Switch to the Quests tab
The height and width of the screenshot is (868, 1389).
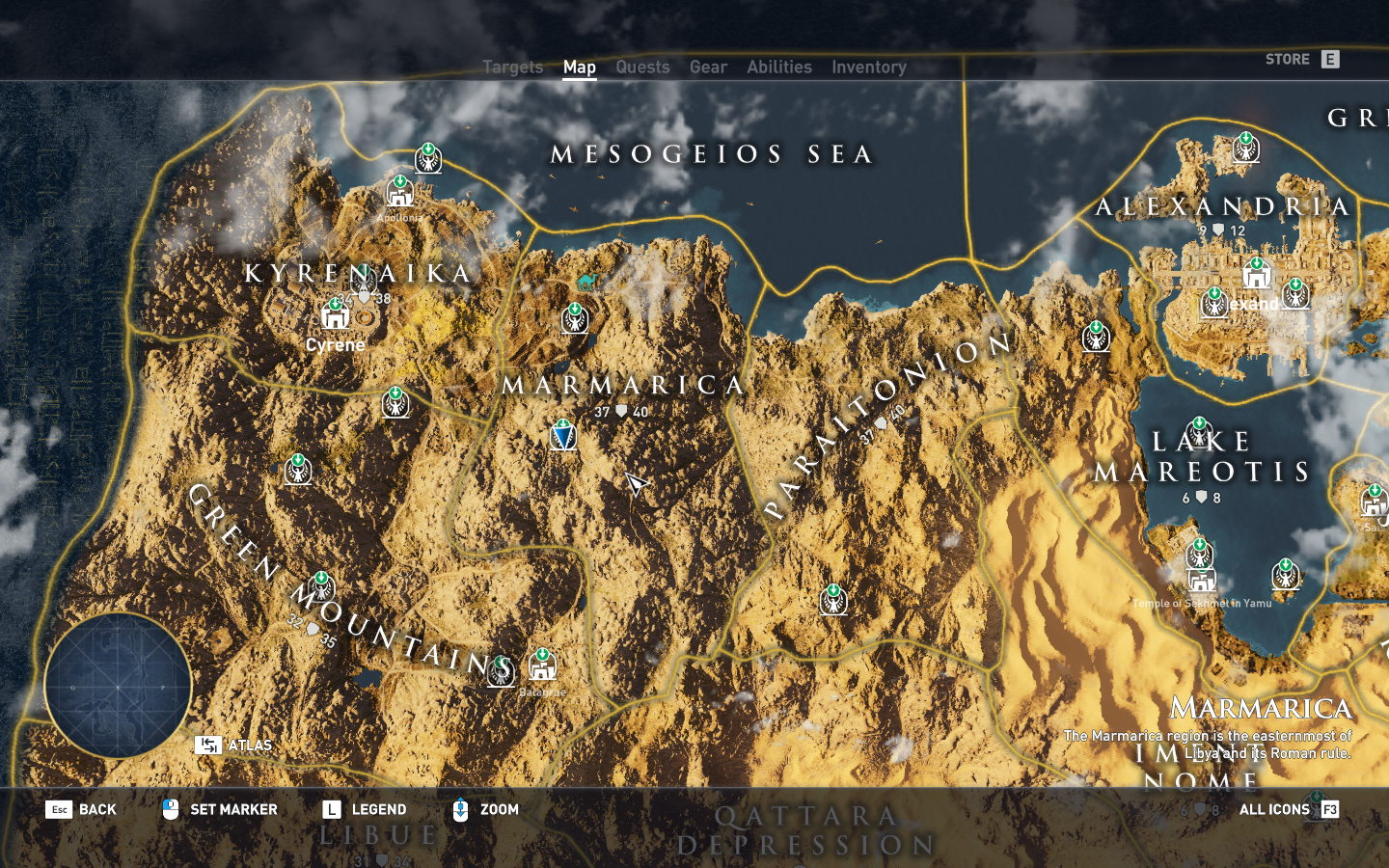(642, 67)
